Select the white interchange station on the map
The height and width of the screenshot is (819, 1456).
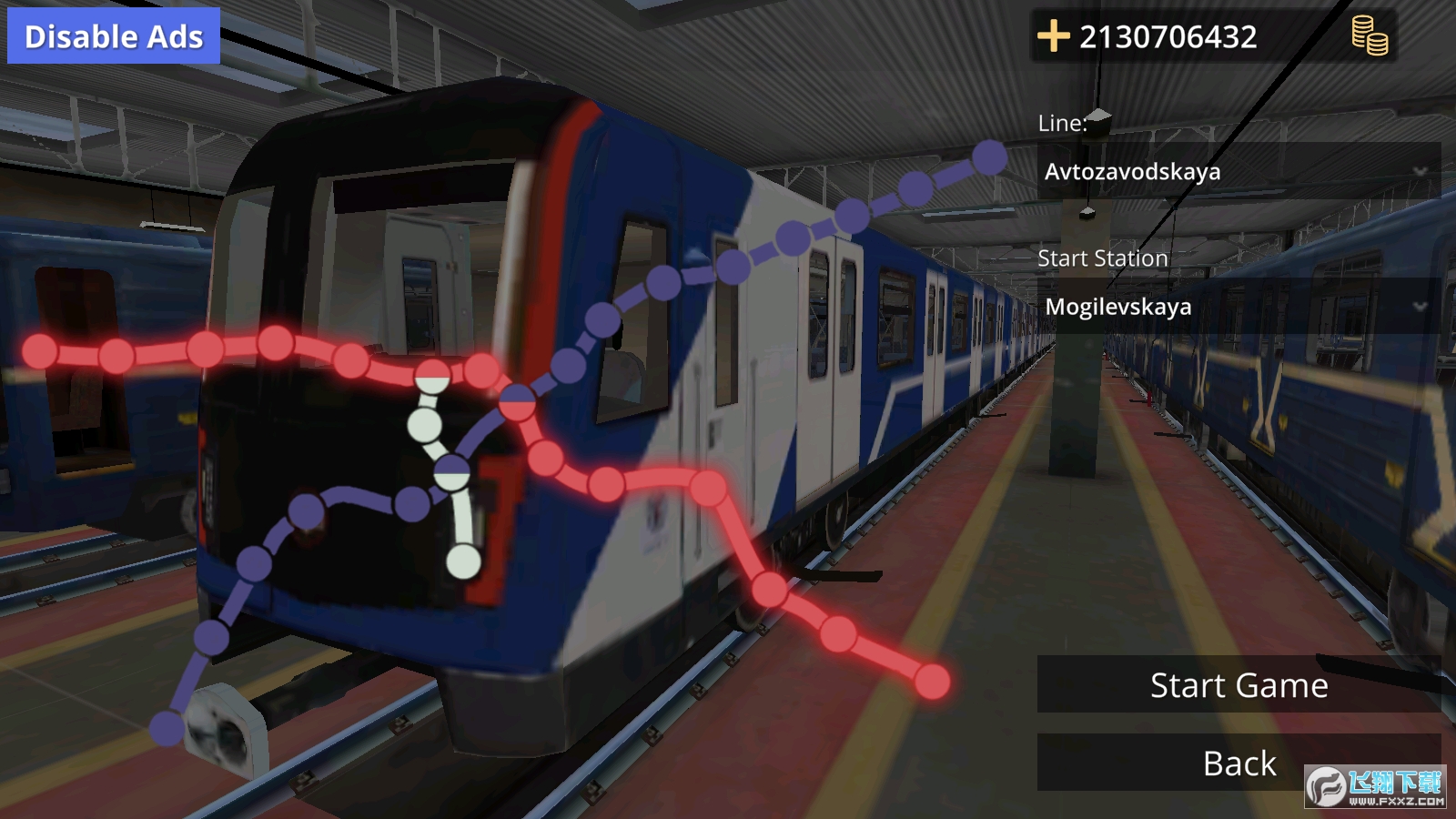[451, 472]
